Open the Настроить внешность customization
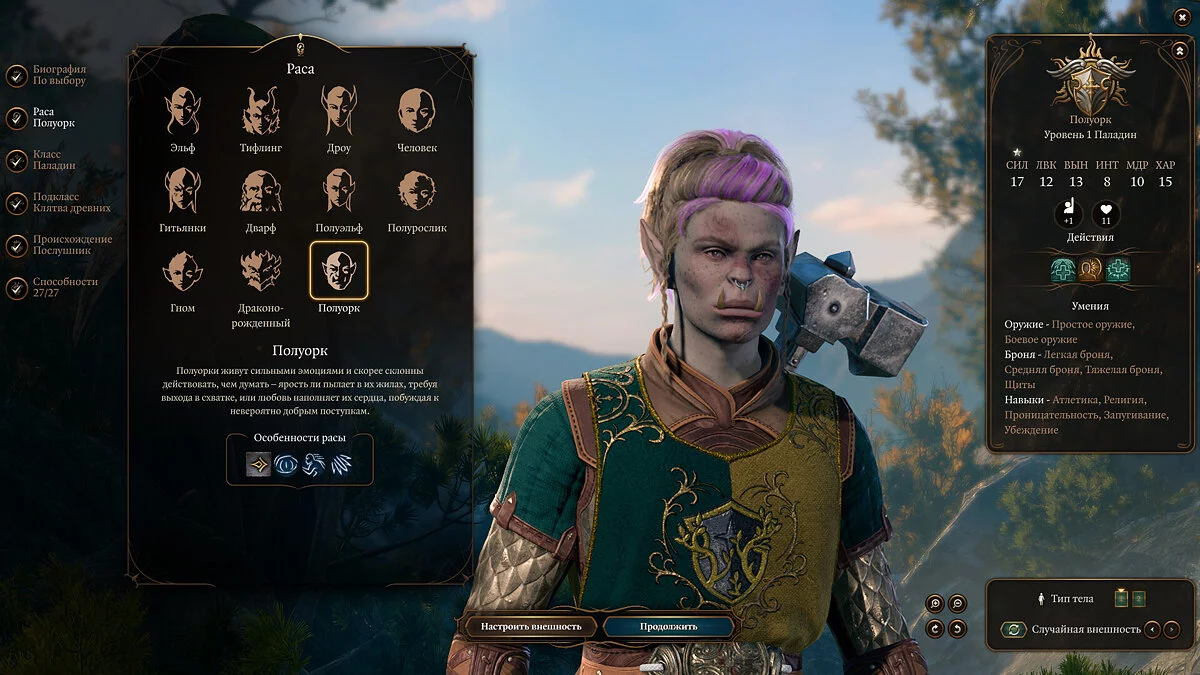This screenshot has height=675, width=1200. click(531, 627)
